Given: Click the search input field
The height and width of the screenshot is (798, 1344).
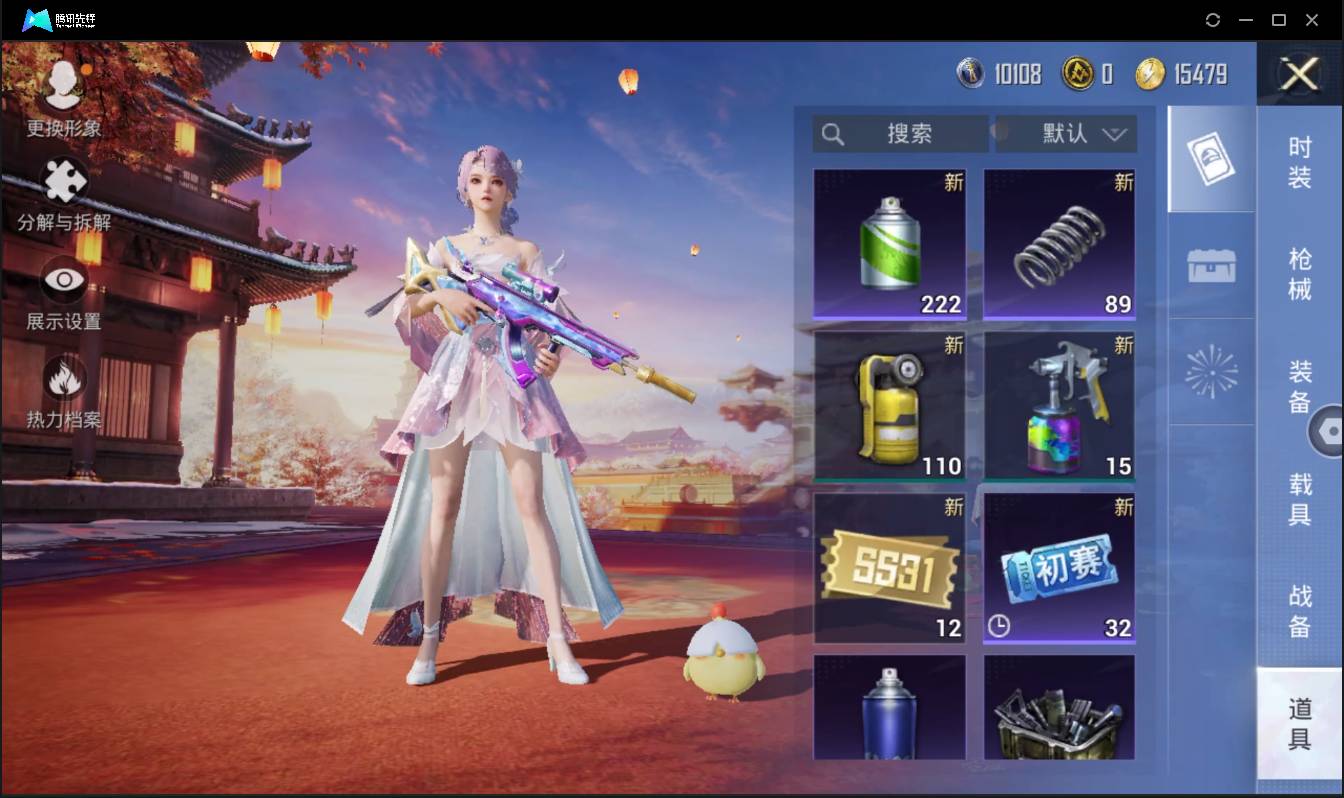Looking at the screenshot, I should (898, 134).
